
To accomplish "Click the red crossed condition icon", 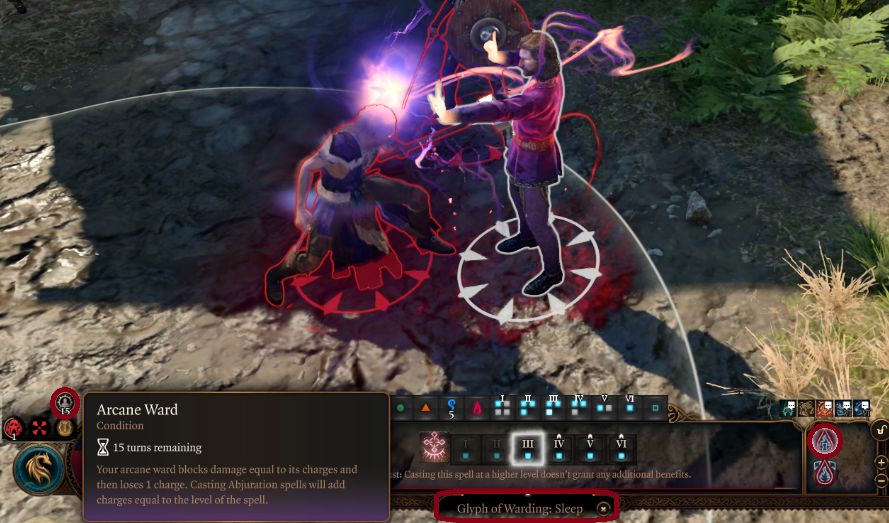I will coord(40,428).
